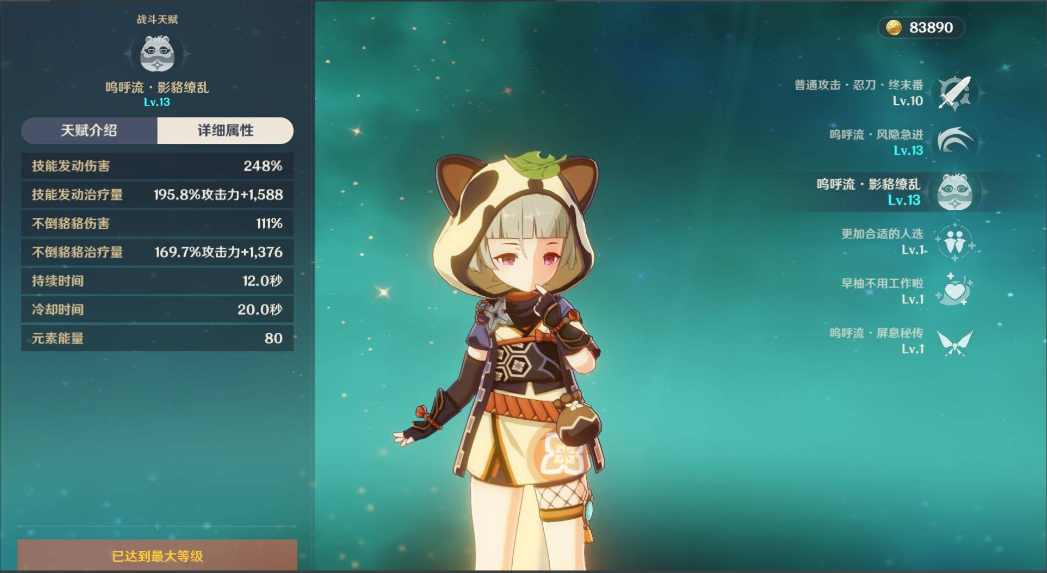Screen dimensions: 1047x573
Task: Click the 已达到最大等级 button
Action: click(x=157, y=556)
